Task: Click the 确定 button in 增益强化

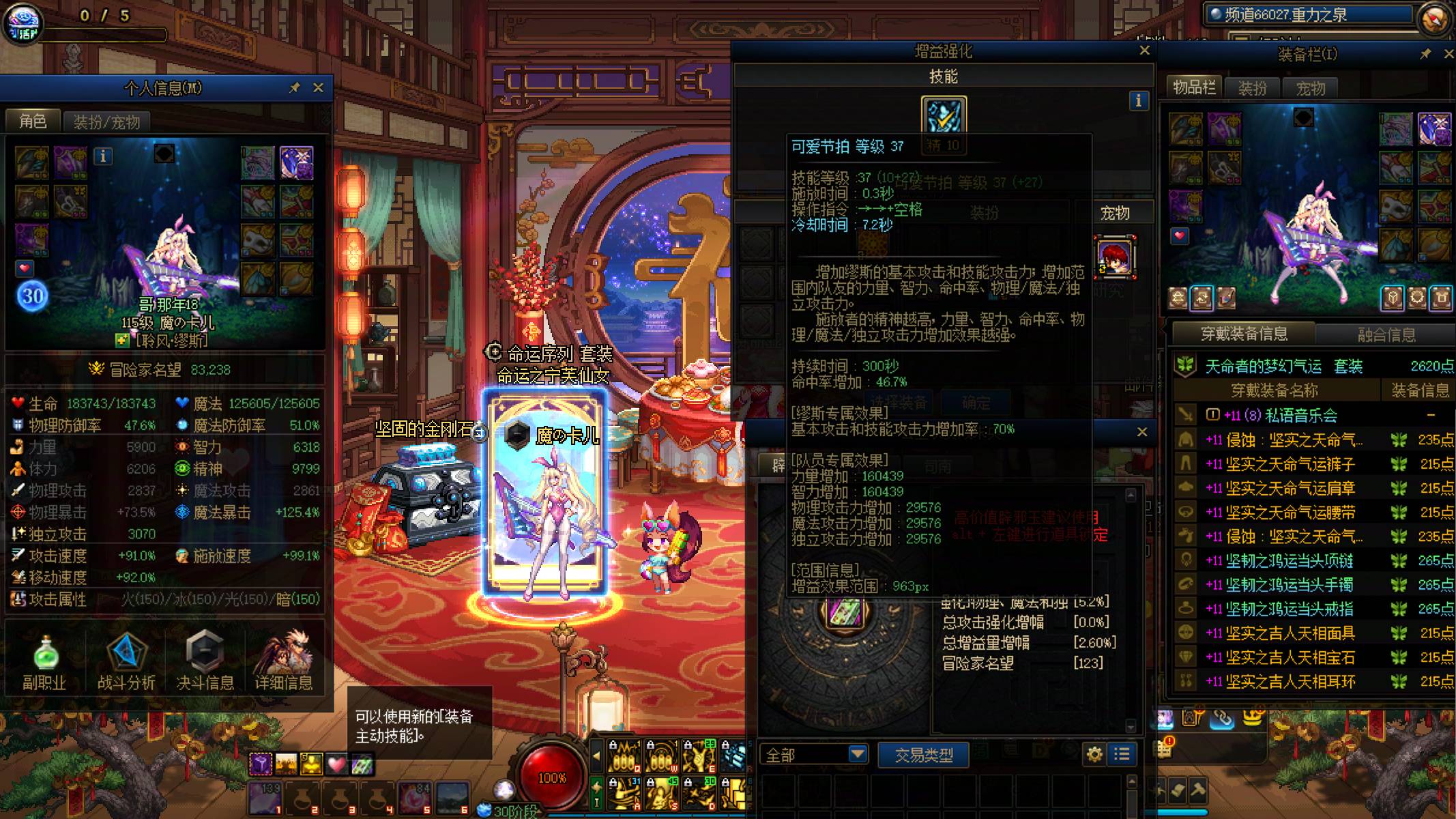Action: tap(976, 403)
